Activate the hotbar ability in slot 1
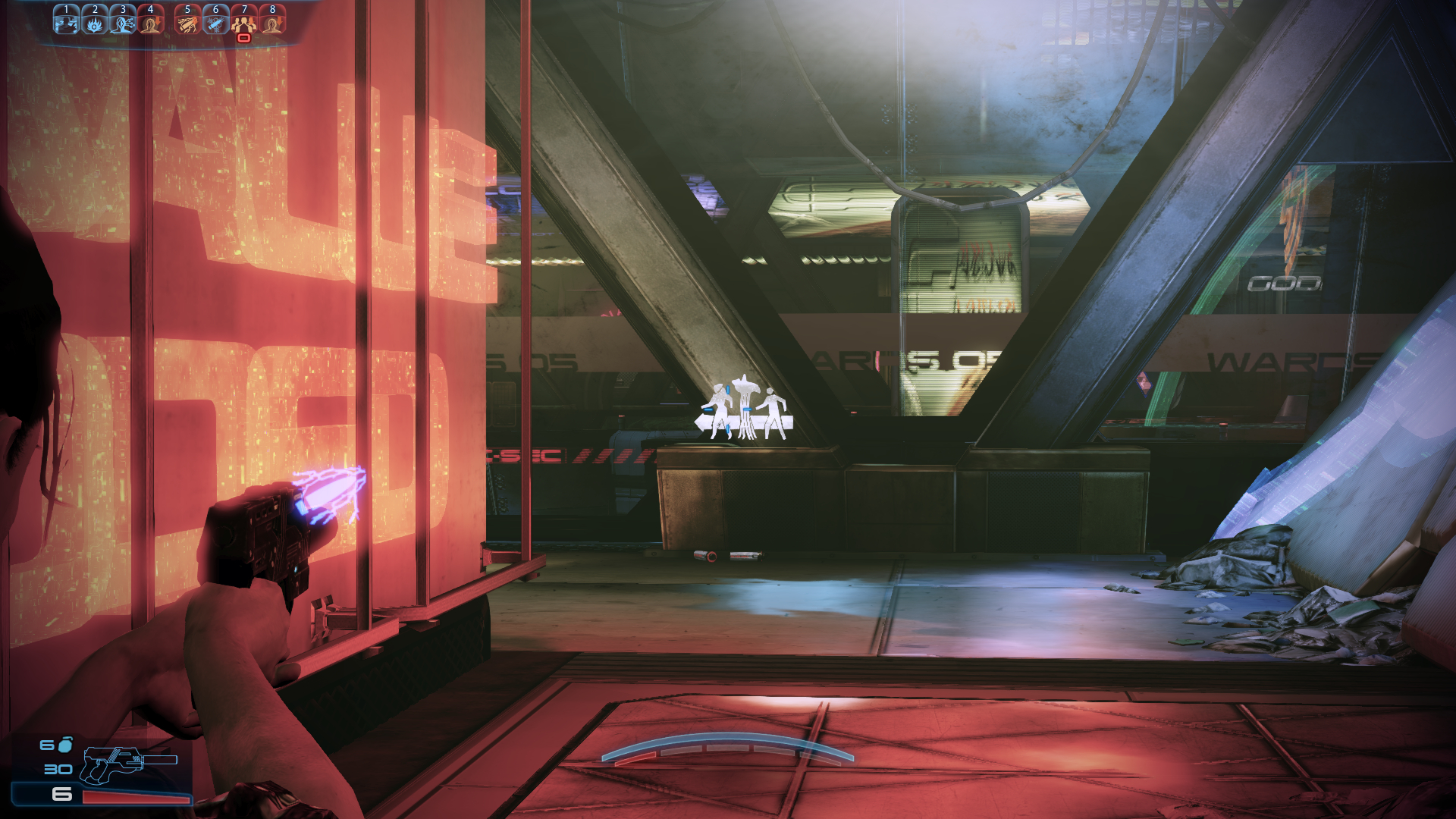Image resolution: width=1456 pixels, height=819 pixels. (66, 22)
